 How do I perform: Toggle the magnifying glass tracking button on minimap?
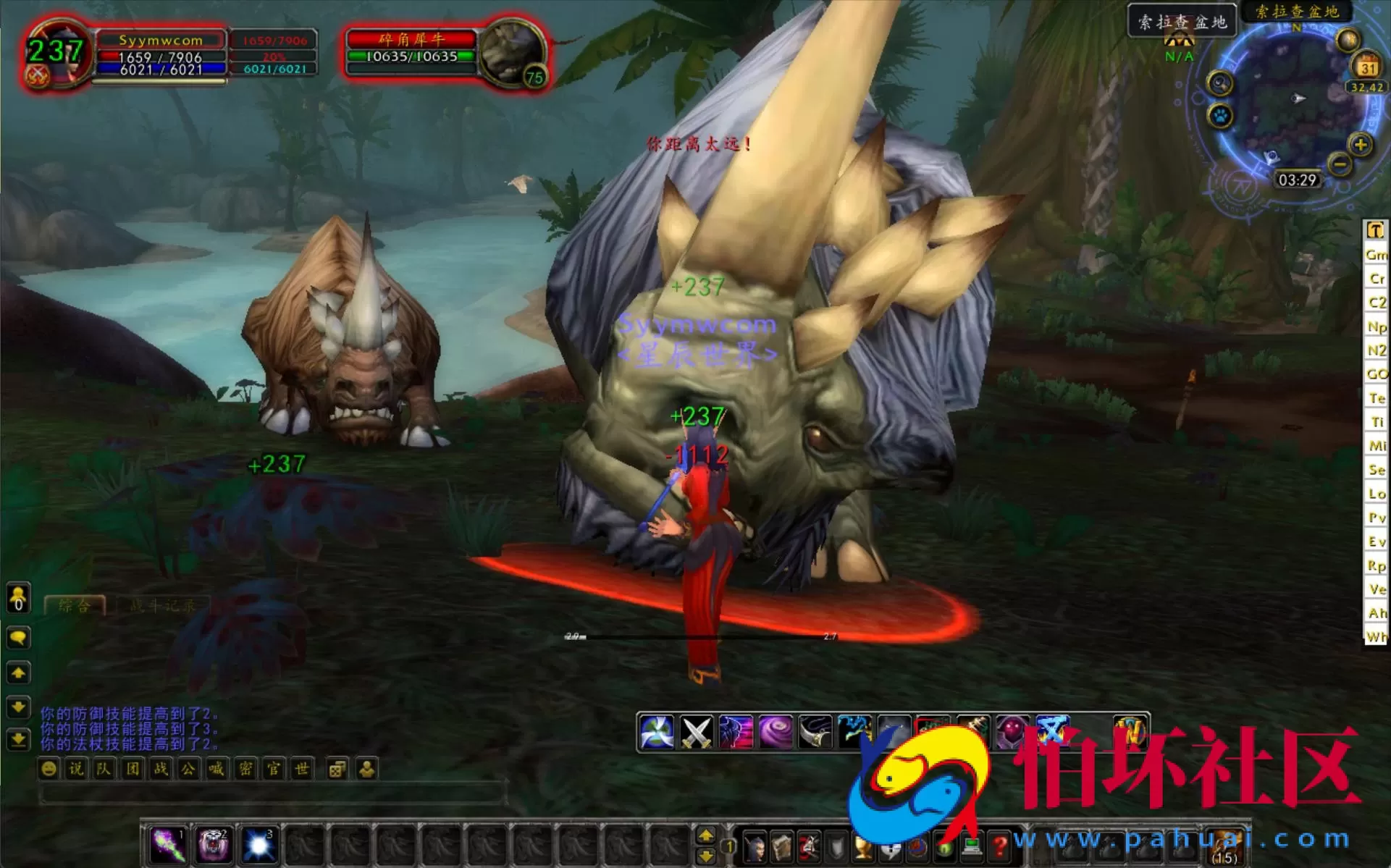click(x=1220, y=83)
